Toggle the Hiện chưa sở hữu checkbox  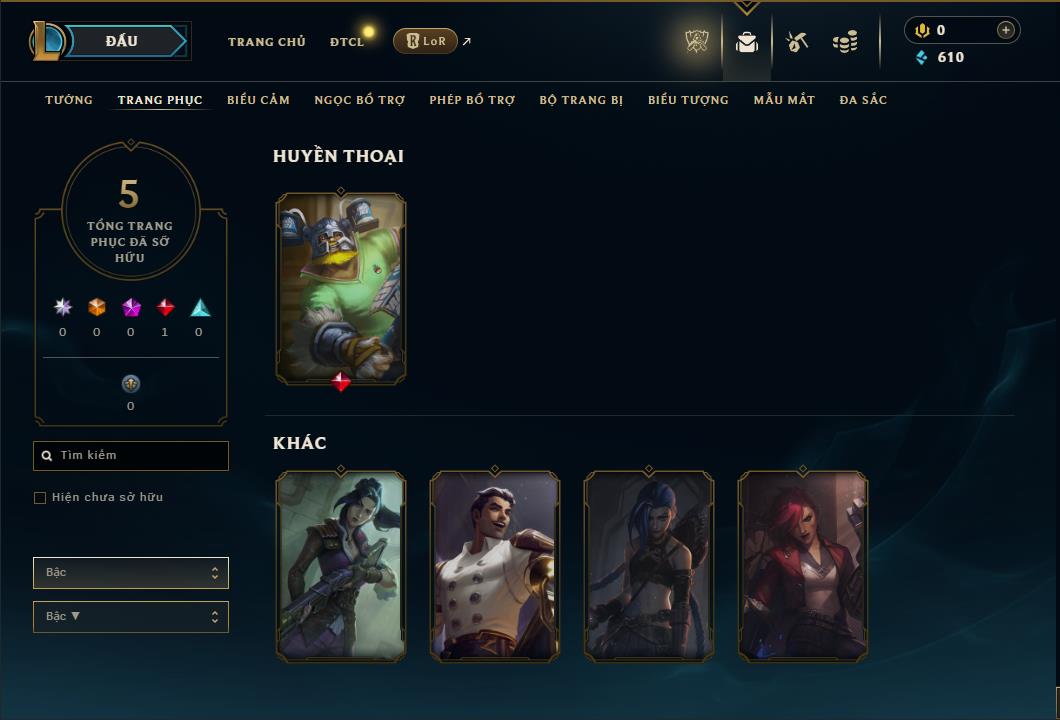coord(40,498)
